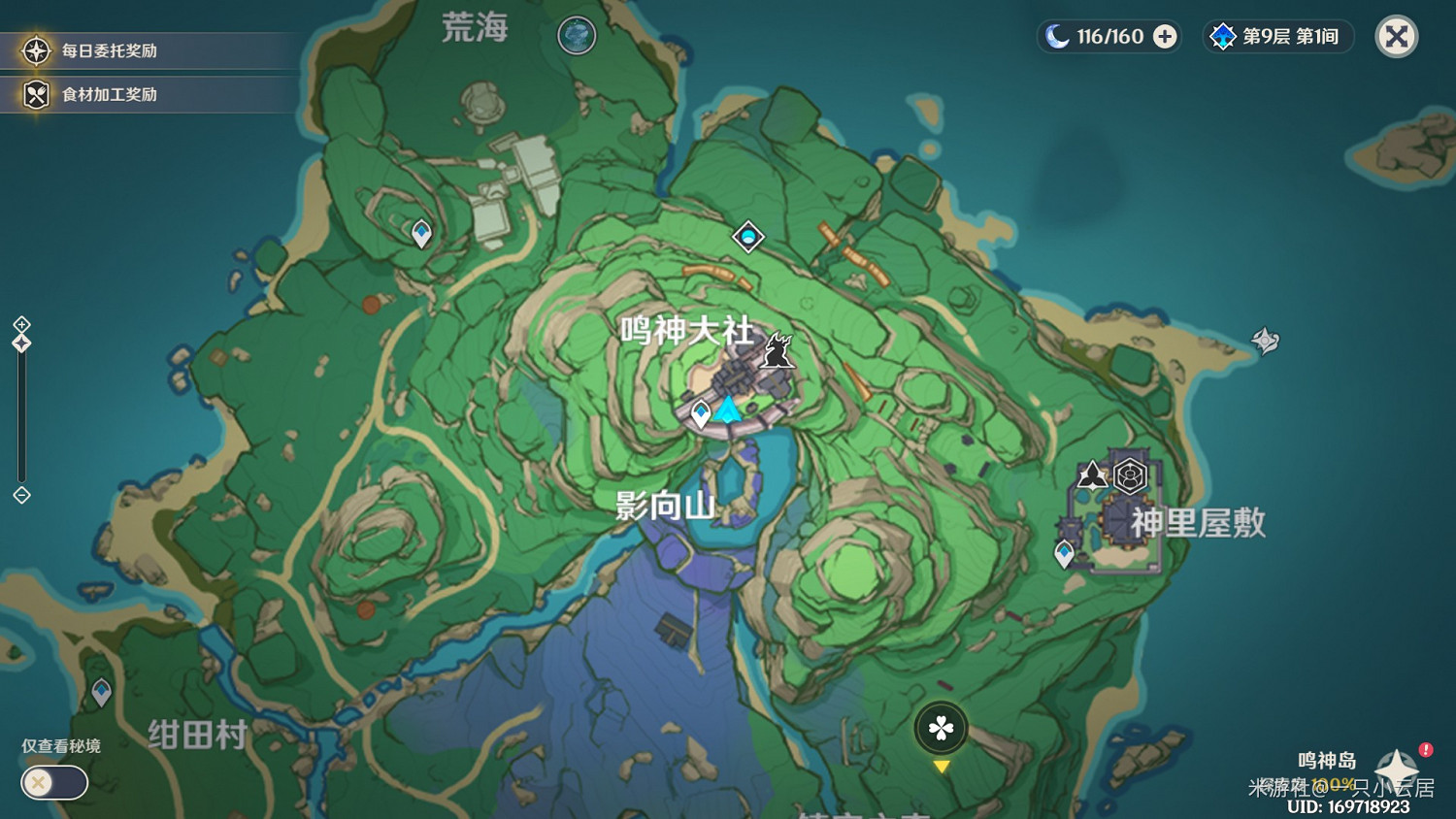Select the teleport waypoint near 绀田村

[100, 691]
